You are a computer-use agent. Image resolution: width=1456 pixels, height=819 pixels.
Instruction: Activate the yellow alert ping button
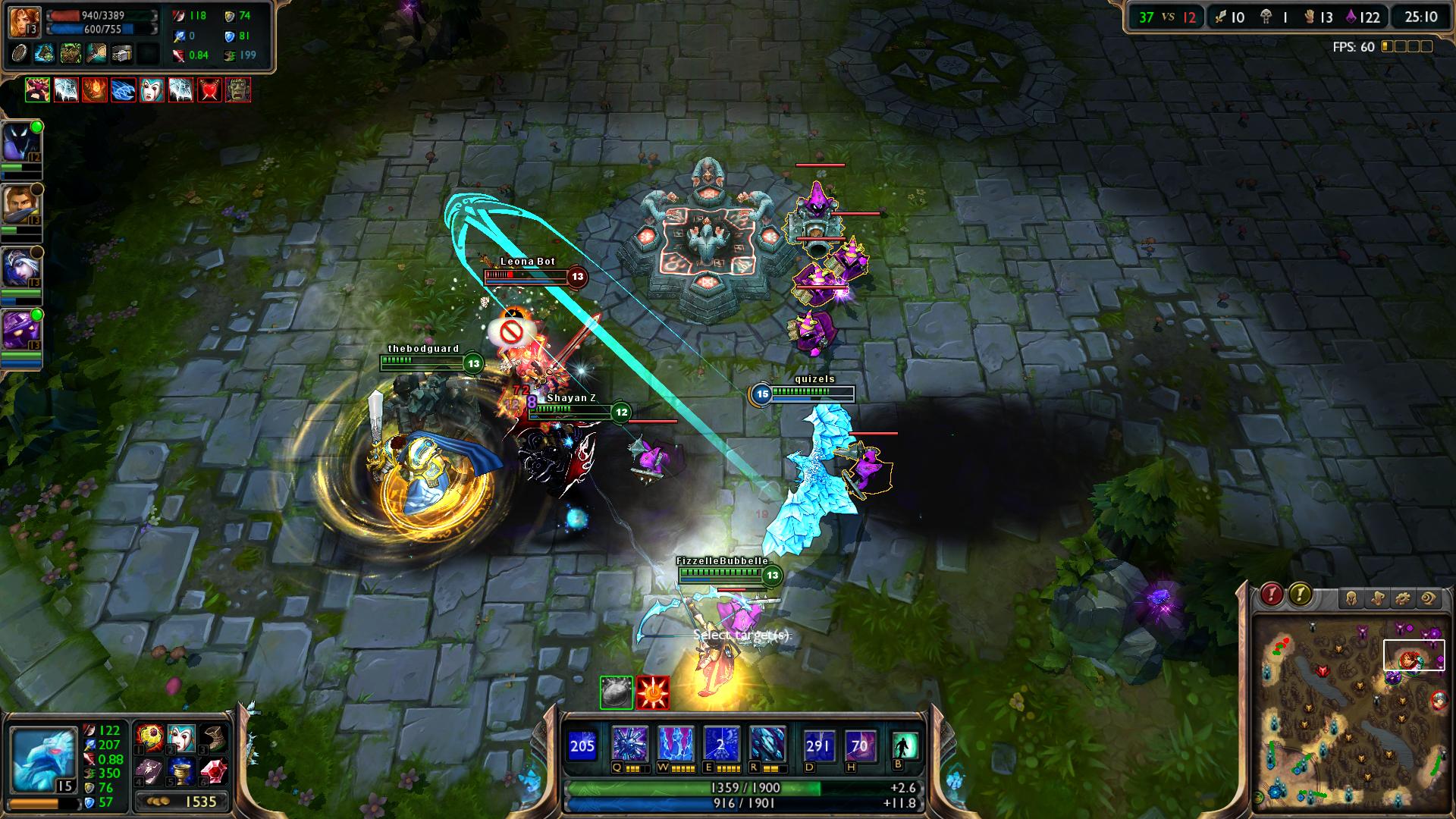[1300, 595]
